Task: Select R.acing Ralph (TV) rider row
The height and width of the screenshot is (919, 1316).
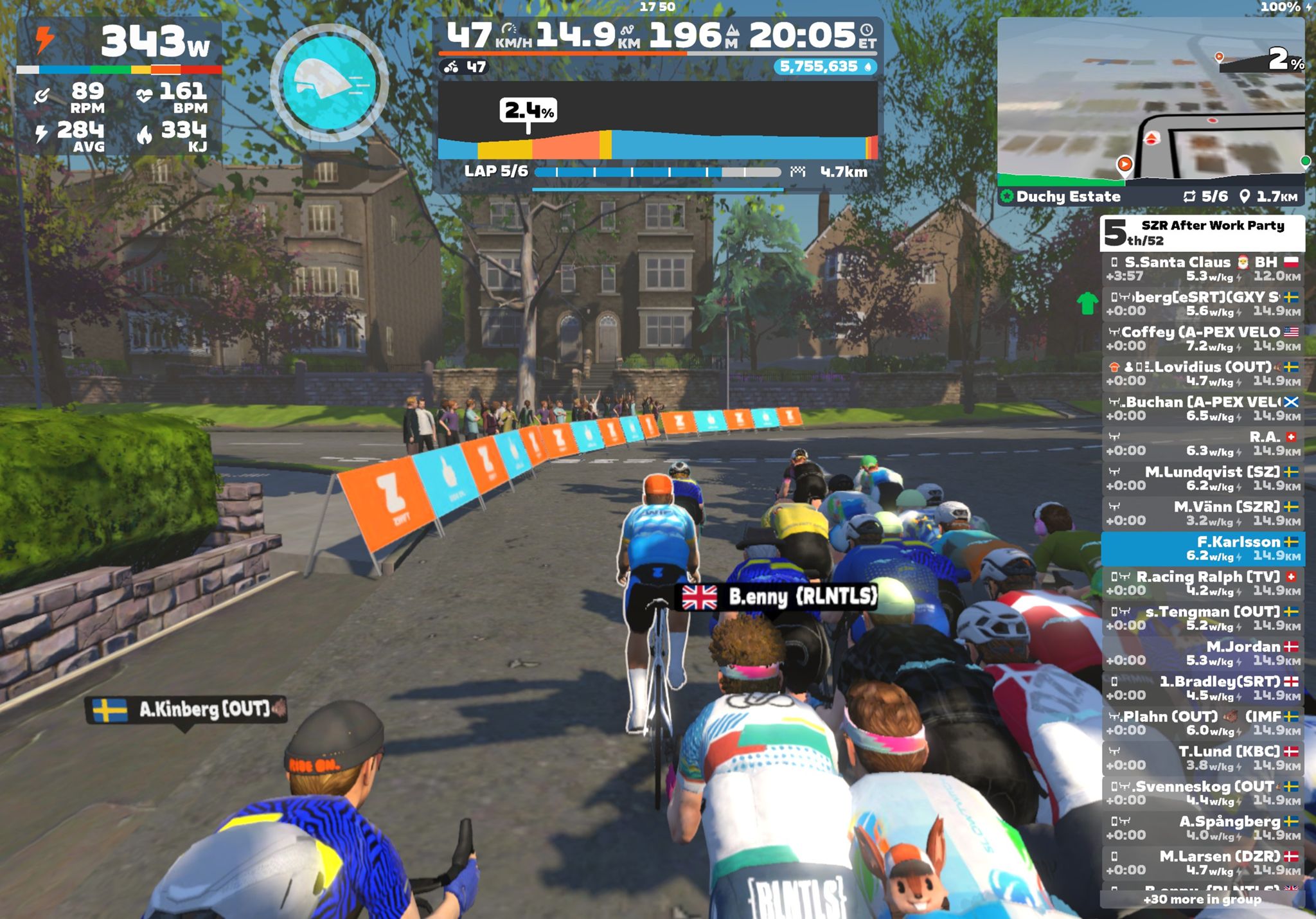Action: pos(1202,583)
